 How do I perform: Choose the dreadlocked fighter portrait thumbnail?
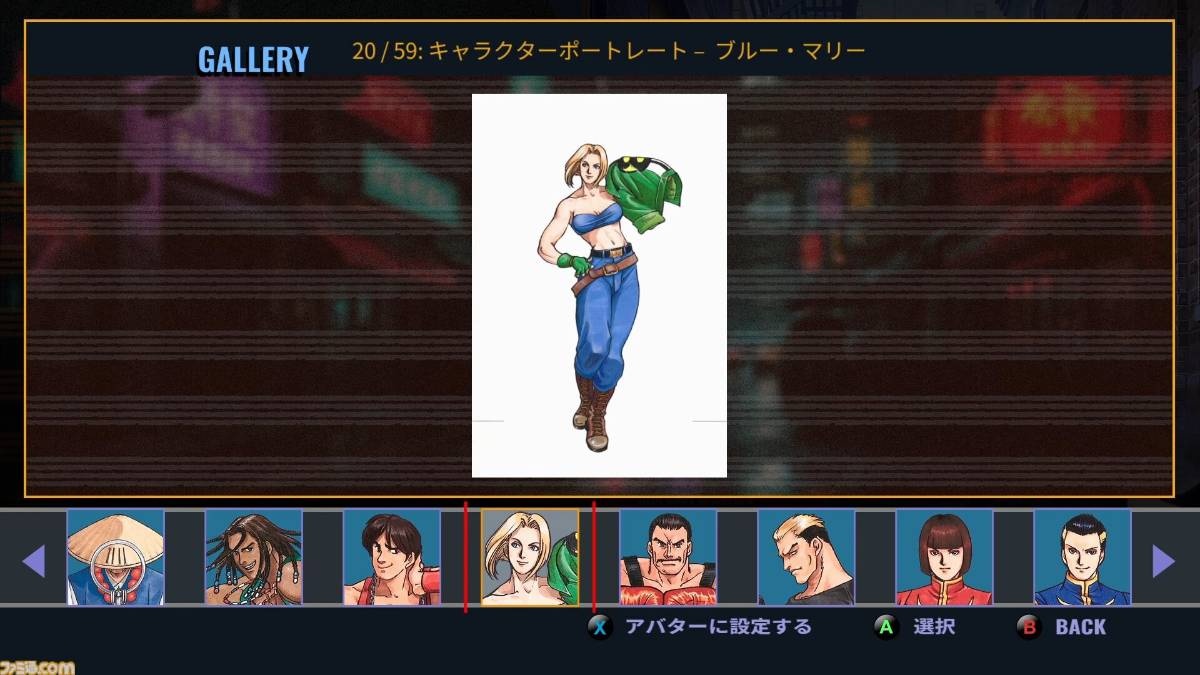(253, 557)
